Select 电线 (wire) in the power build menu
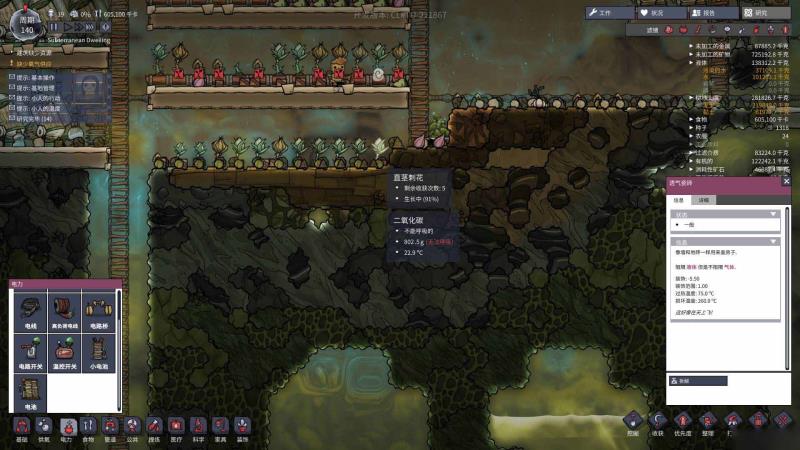The height and width of the screenshot is (450, 800). (x=30, y=312)
